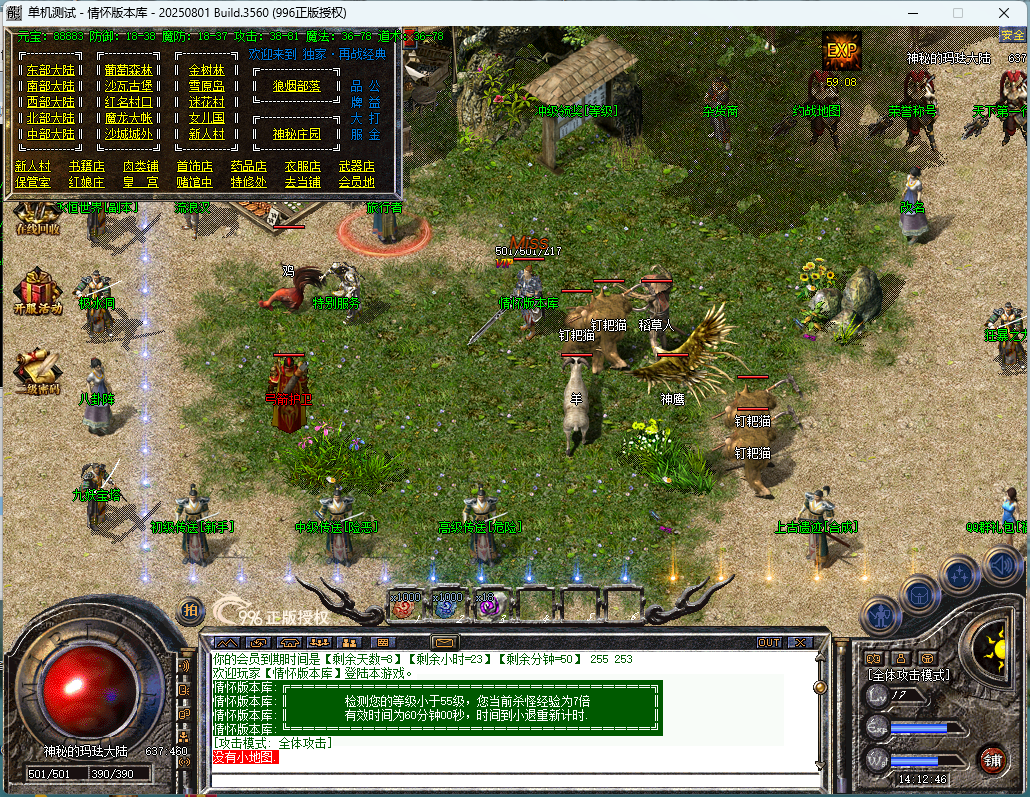Open the red 铺 shop button
Image resolution: width=1030 pixels, height=797 pixels.
click(992, 758)
